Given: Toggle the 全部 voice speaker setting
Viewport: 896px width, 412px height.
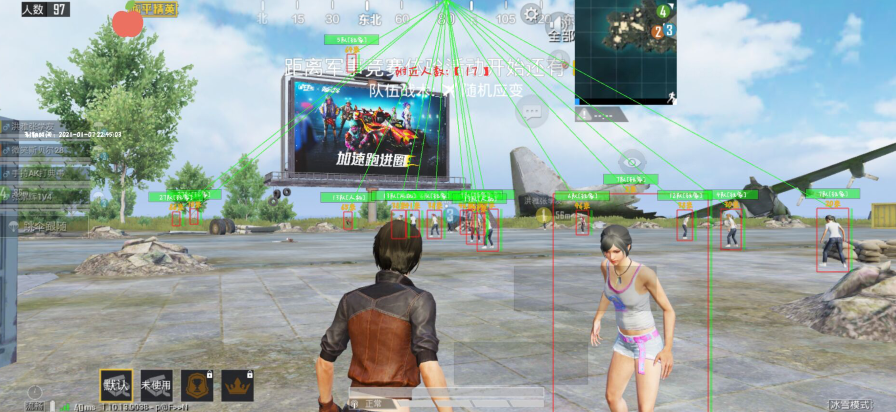Looking at the screenshot, I should 563,27.
